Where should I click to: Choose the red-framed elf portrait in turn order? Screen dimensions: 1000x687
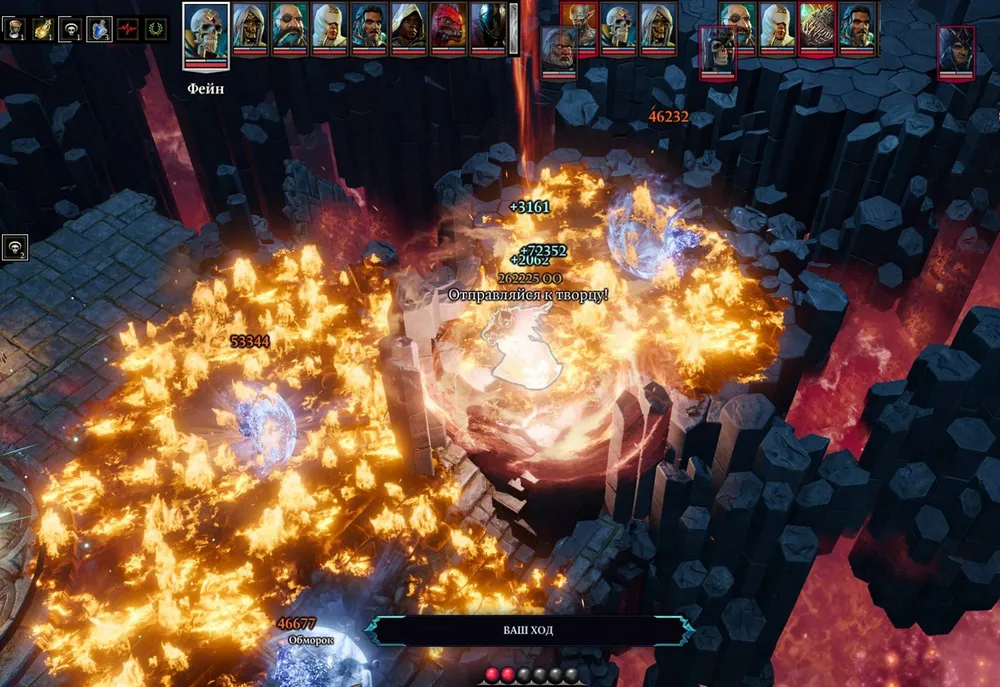[x=579, y=23]
